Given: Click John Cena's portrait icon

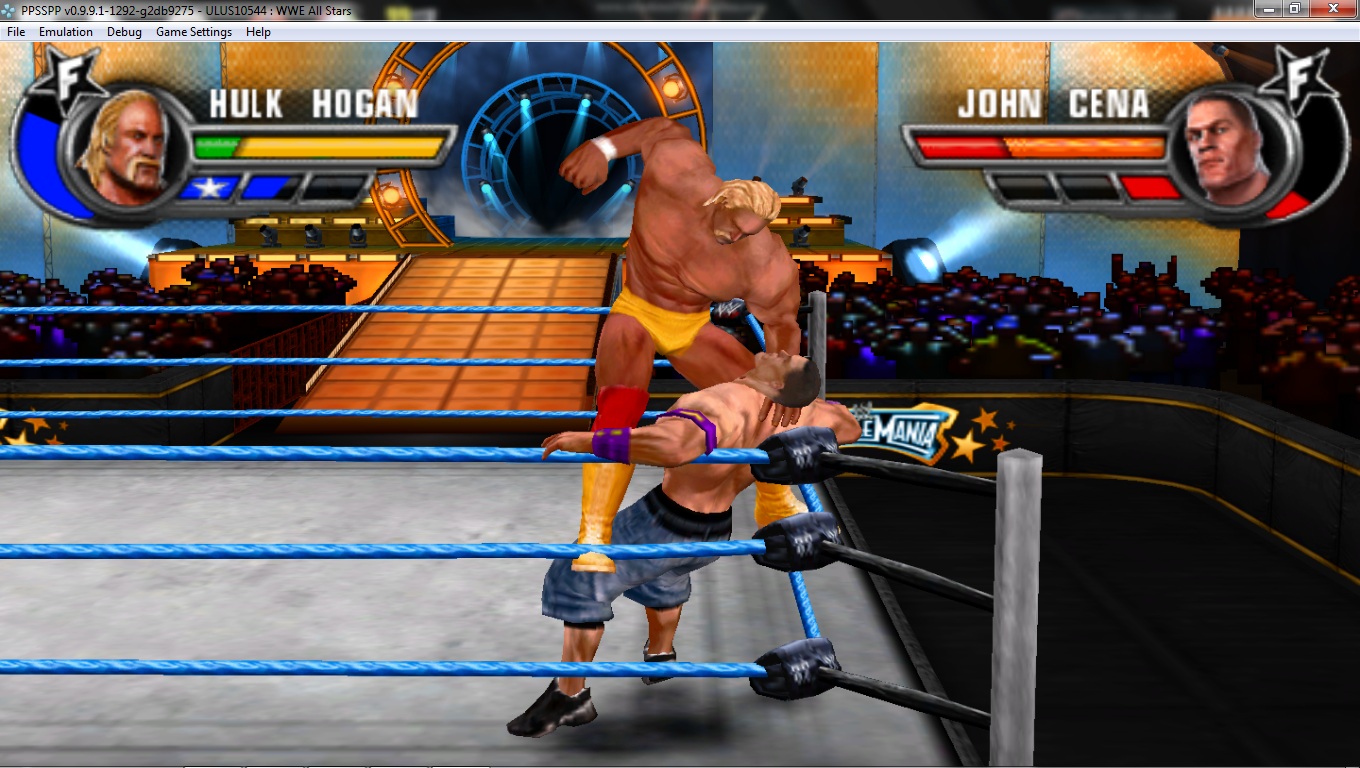Looking at the screenshot, I should click(1228, 146).
